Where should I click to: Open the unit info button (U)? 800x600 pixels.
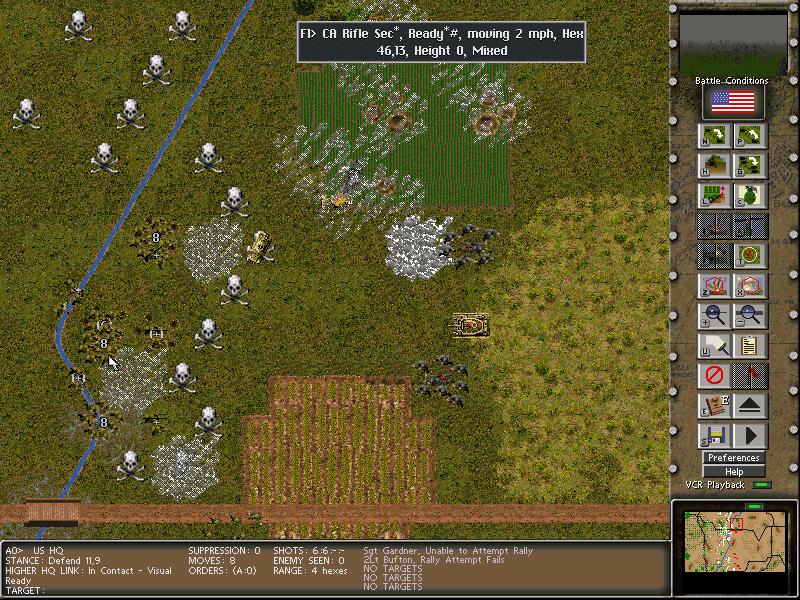coord(716,347)
